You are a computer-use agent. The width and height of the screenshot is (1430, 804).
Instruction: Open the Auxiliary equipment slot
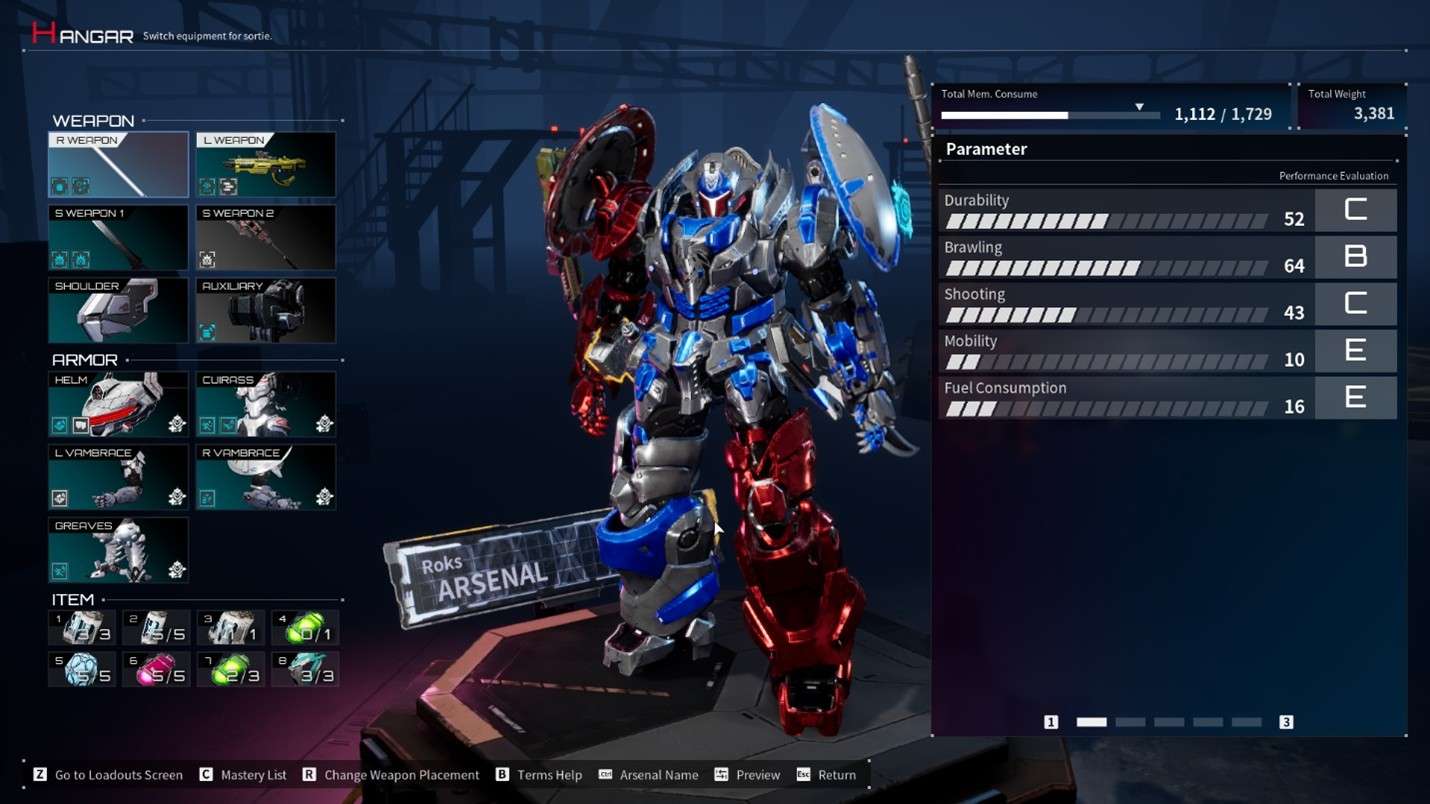coord(265,310)
